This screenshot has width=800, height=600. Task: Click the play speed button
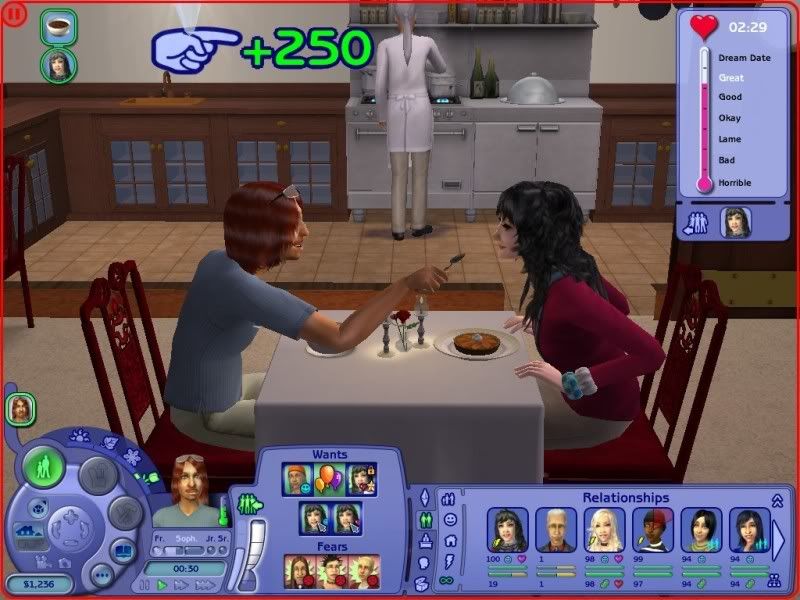click(159, 583)
